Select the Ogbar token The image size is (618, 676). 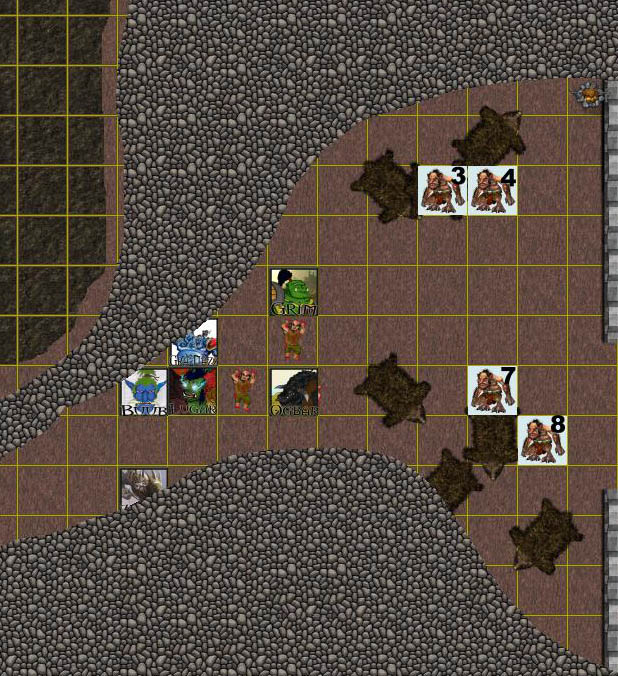[x=294, y=392]
